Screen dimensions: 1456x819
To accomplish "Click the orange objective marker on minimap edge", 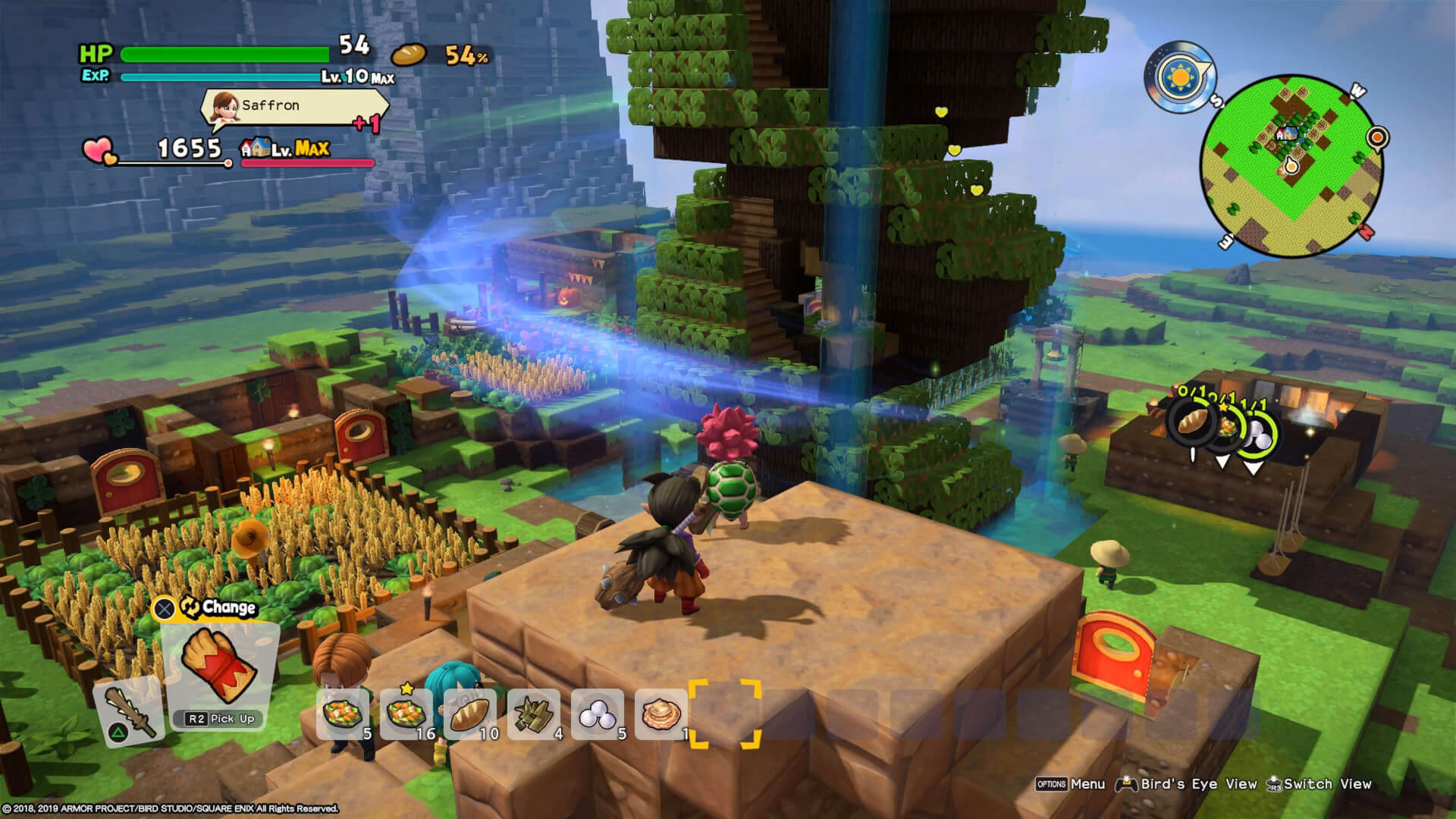I will click(x=1376, y=138).
